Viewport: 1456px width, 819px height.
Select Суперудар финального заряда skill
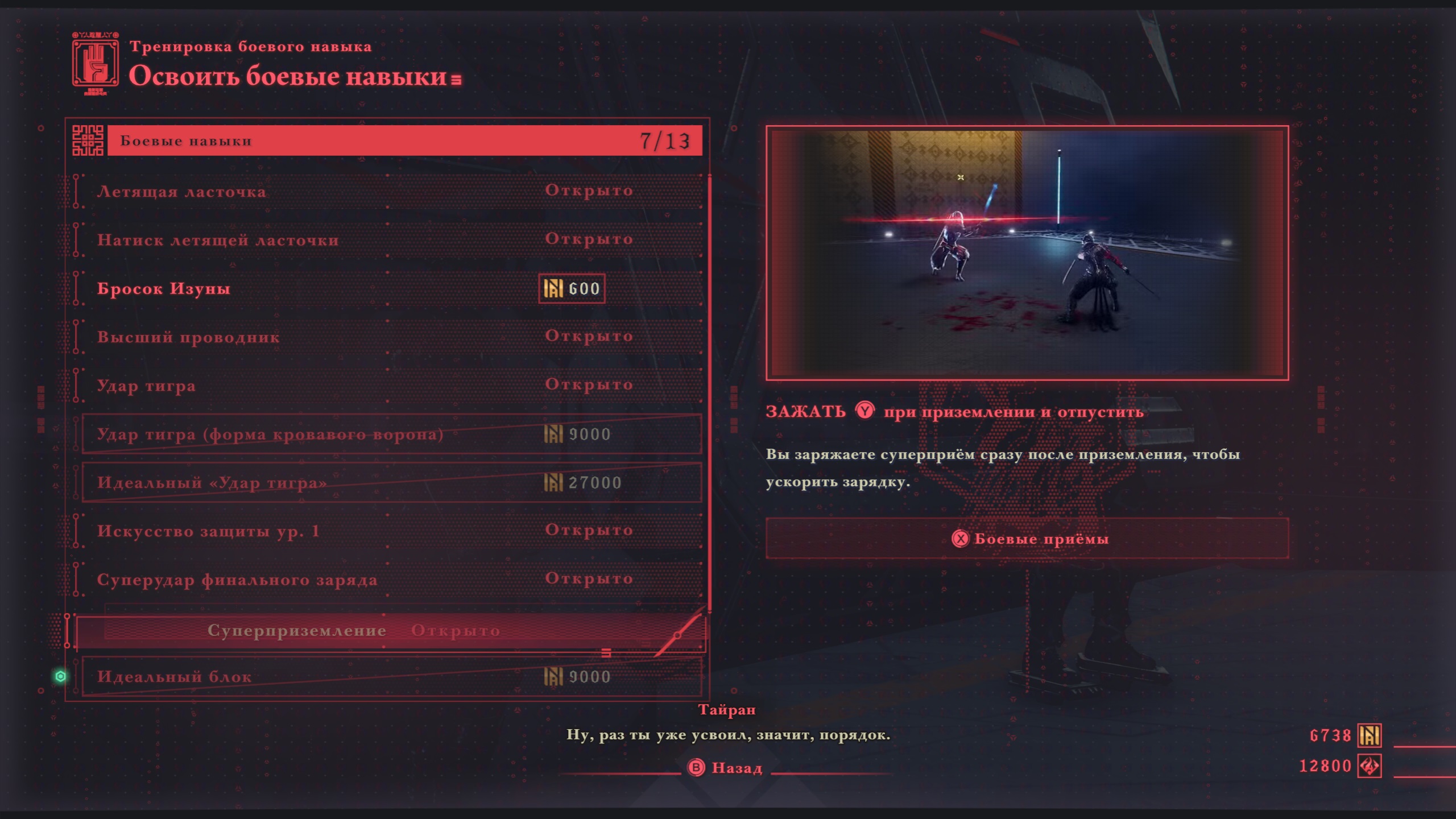click(x=387, y=580)
